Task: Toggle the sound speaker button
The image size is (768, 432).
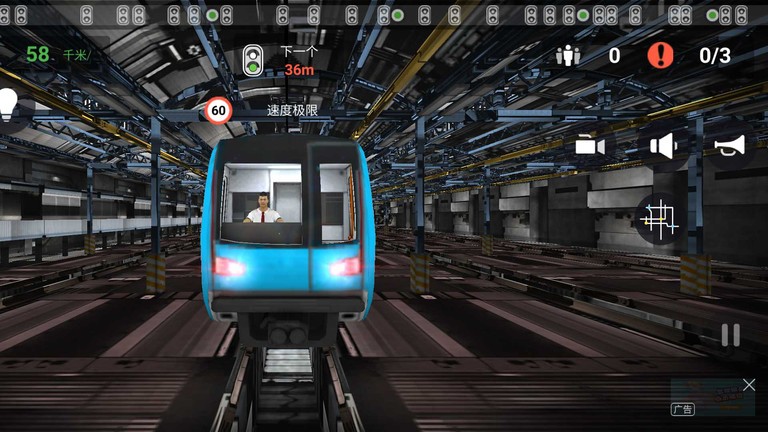Action: pos(663,146)
